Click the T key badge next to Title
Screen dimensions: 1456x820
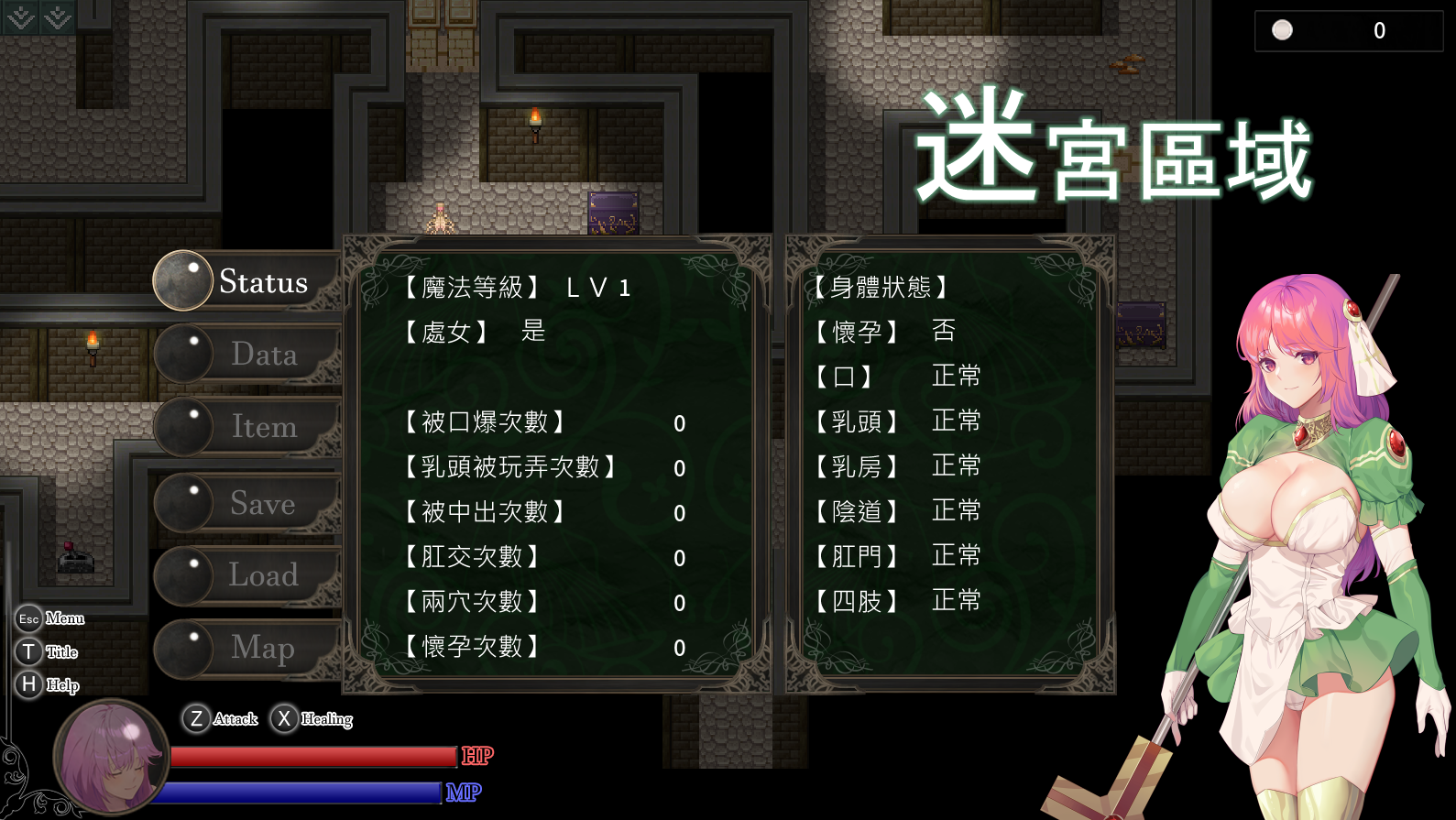click(27, 651)
